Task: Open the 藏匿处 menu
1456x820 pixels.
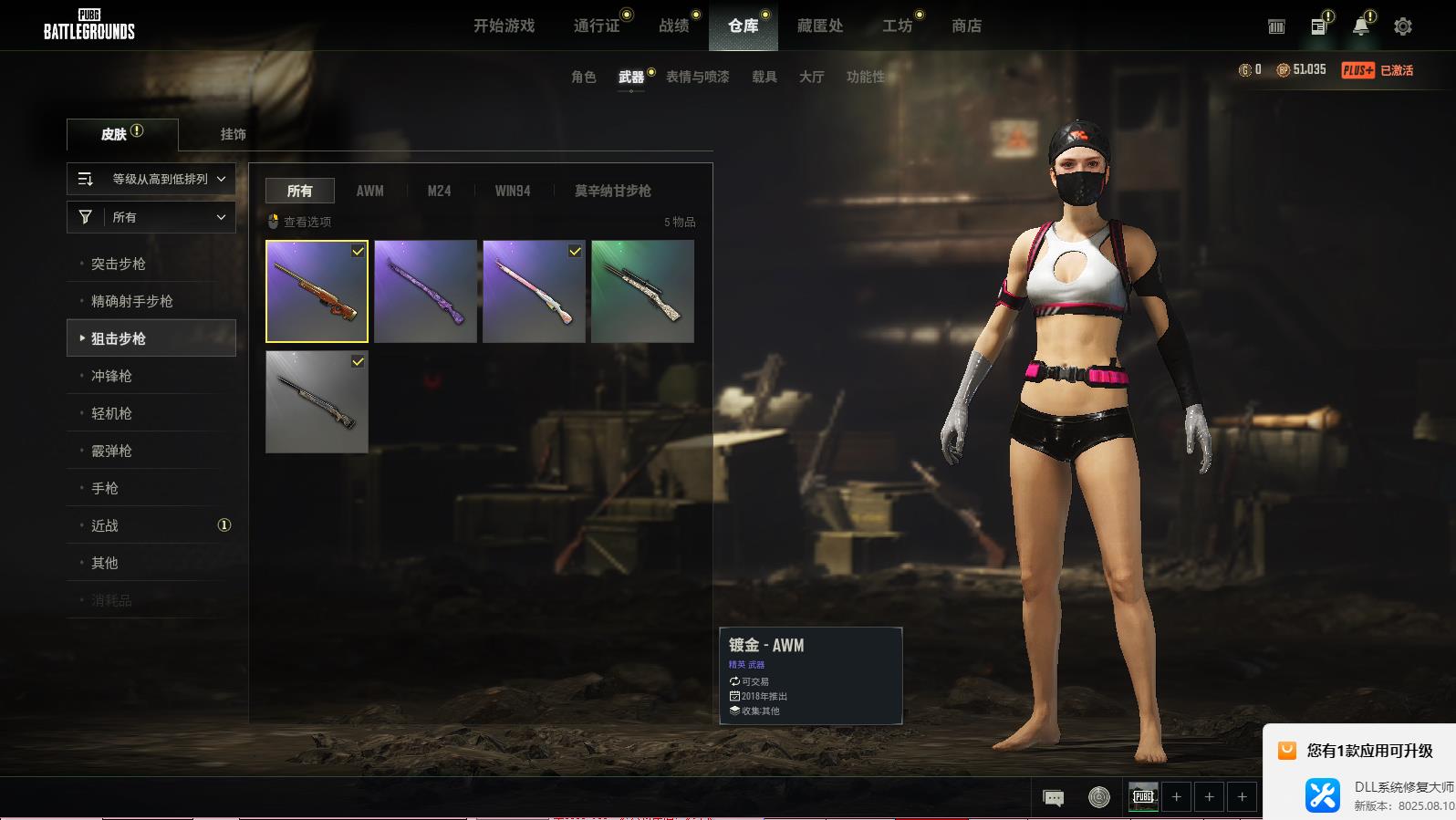Action: [819, 26]
